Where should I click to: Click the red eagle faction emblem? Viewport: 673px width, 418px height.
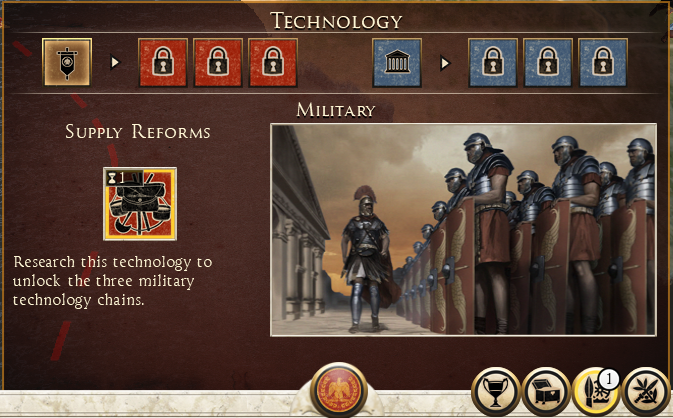pos(337,391)
